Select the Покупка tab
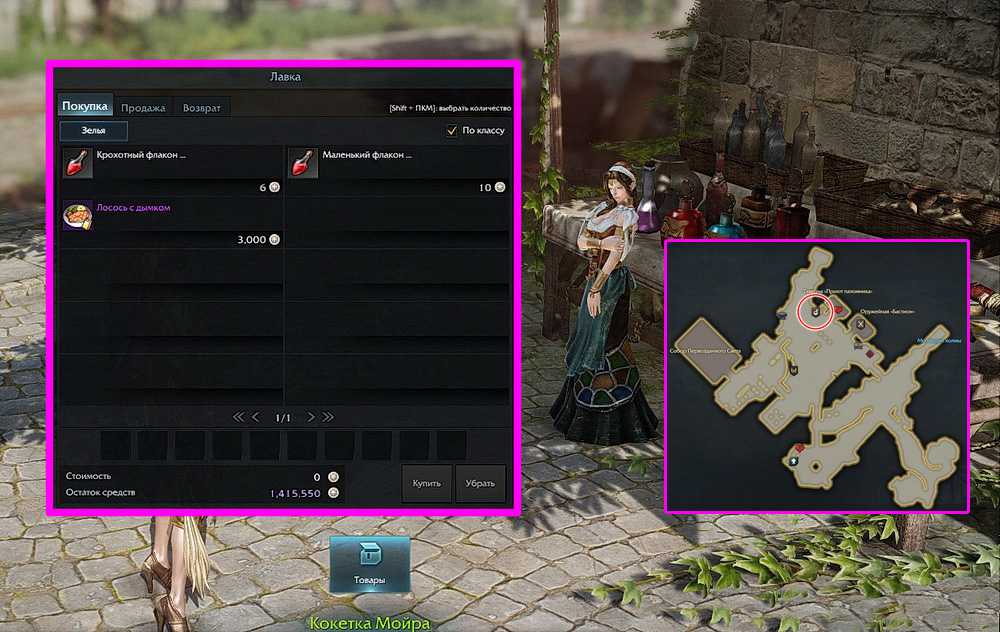The image size is (1000, 632). pos(85,108)
